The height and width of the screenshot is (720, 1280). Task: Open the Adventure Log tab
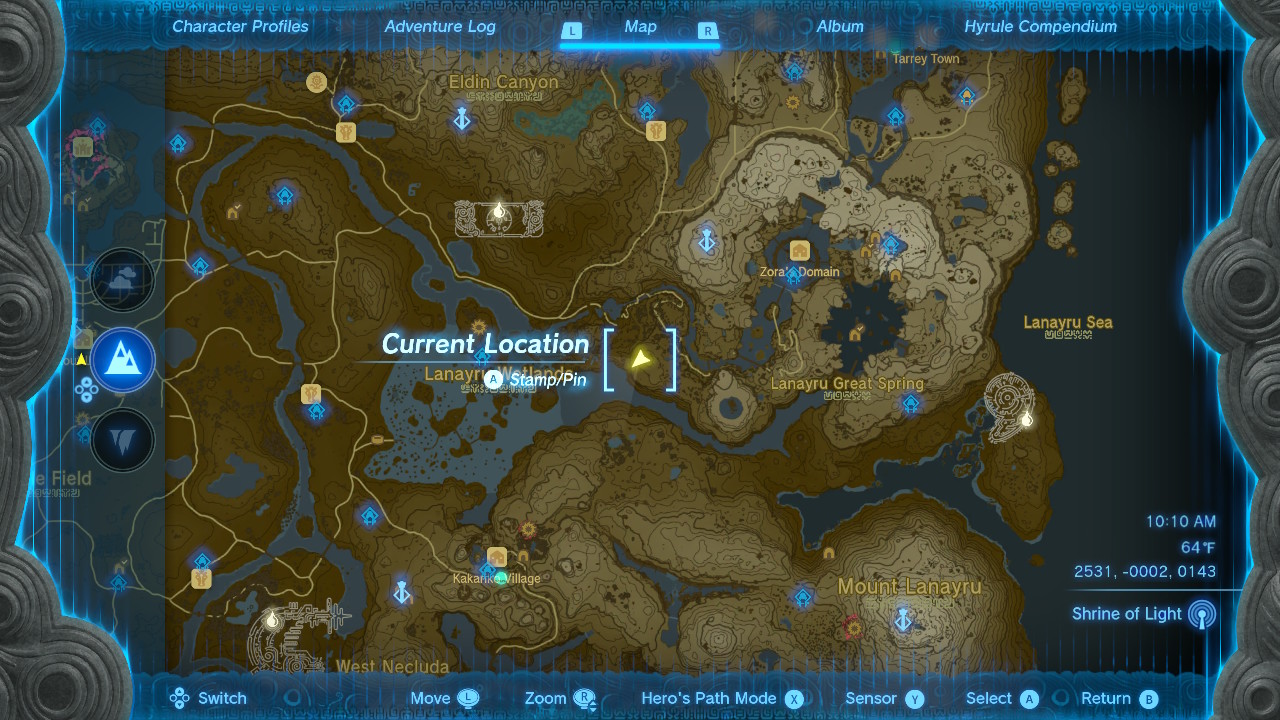click(x=440, y=27)
